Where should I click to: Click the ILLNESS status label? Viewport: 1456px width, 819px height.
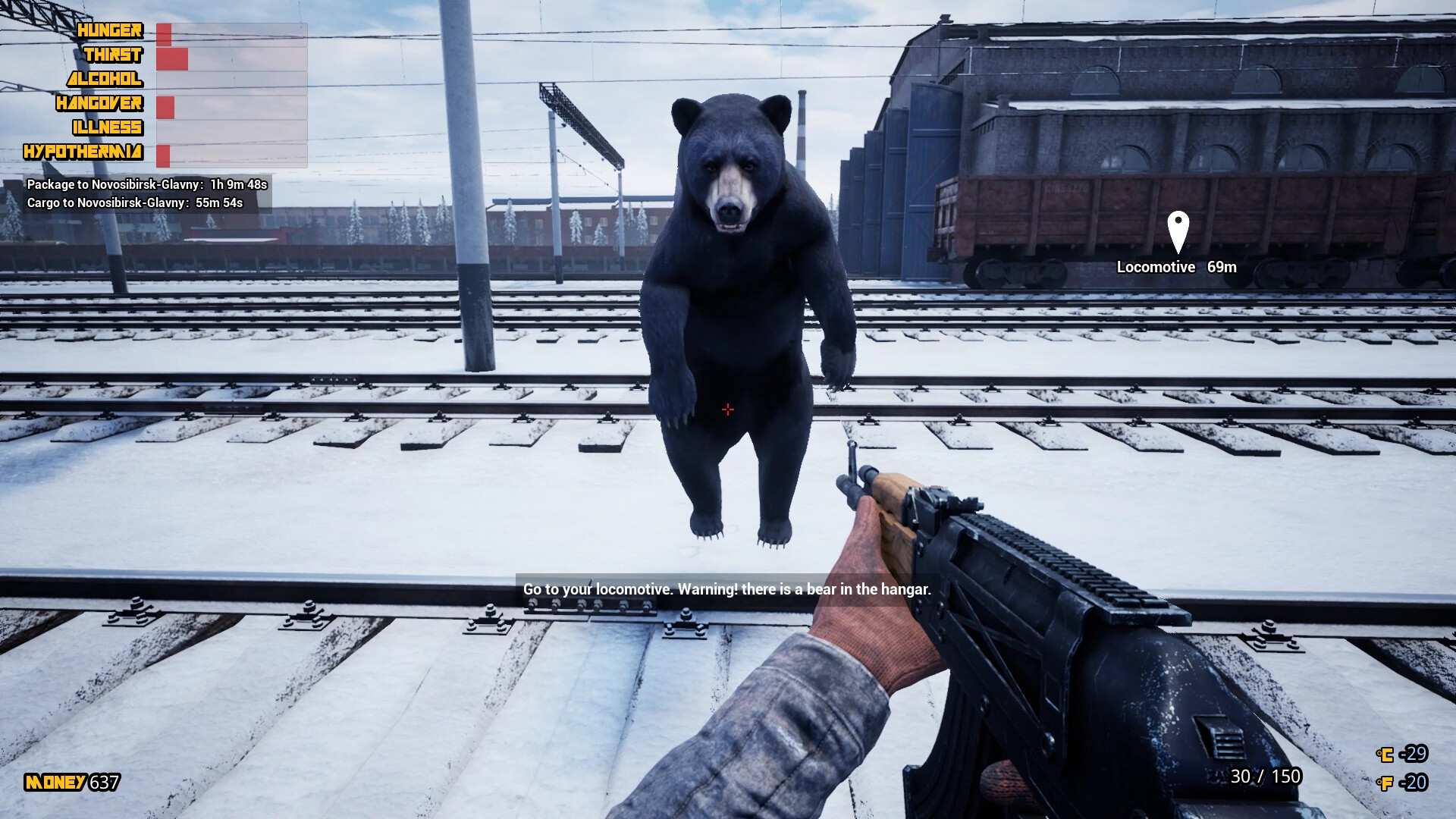pos(107,128)
